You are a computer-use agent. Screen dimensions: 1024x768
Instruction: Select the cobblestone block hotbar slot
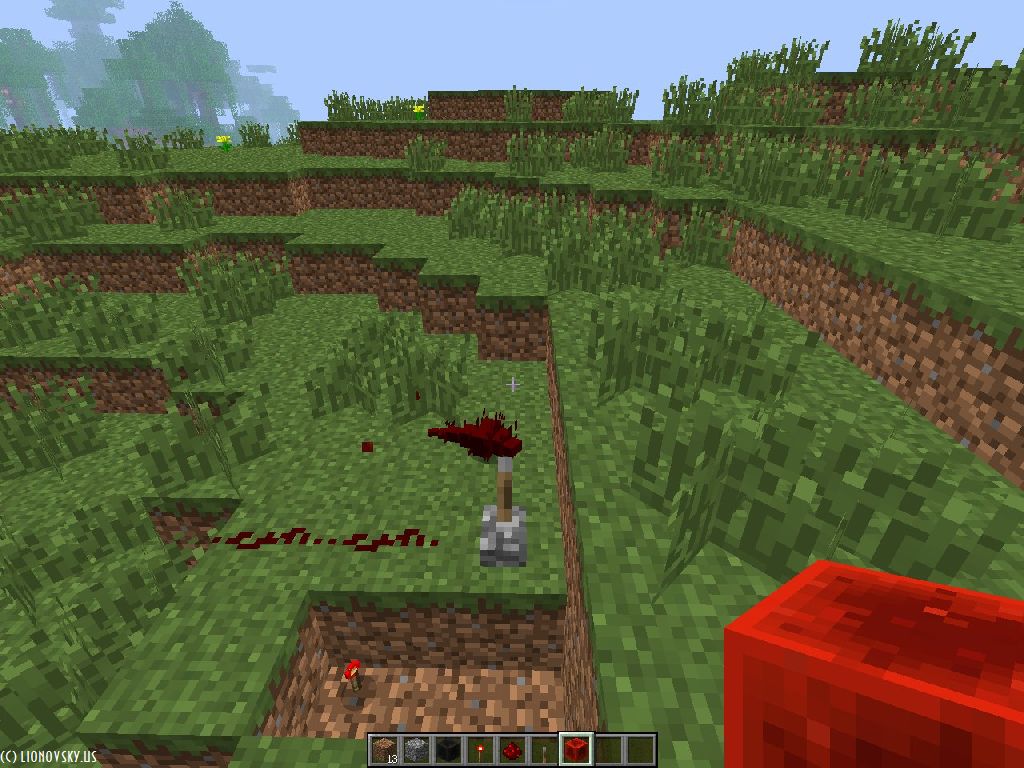point(415,750)
